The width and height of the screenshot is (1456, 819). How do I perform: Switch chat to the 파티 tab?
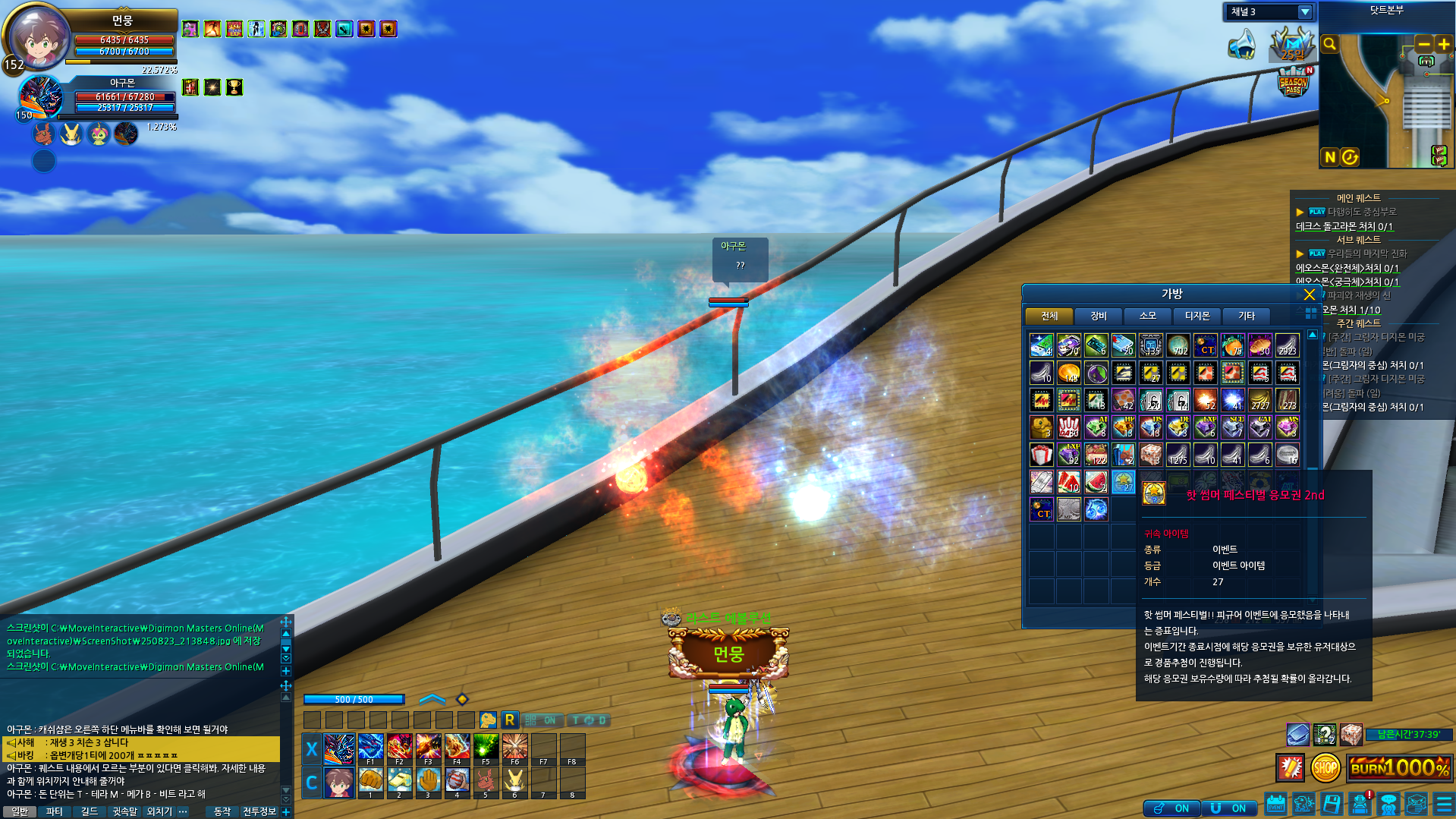point(55,811)
